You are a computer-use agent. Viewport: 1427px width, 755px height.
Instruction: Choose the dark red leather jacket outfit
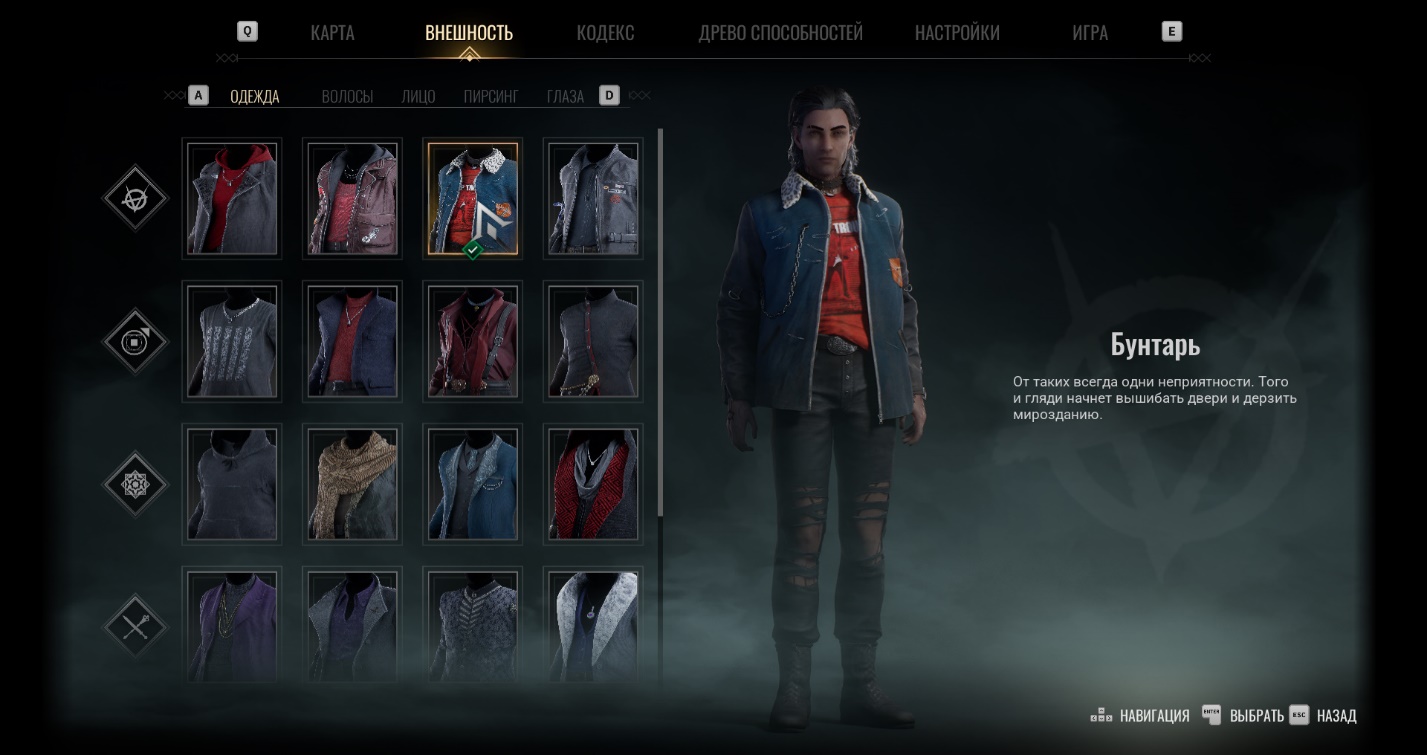(x=473, y=341)
